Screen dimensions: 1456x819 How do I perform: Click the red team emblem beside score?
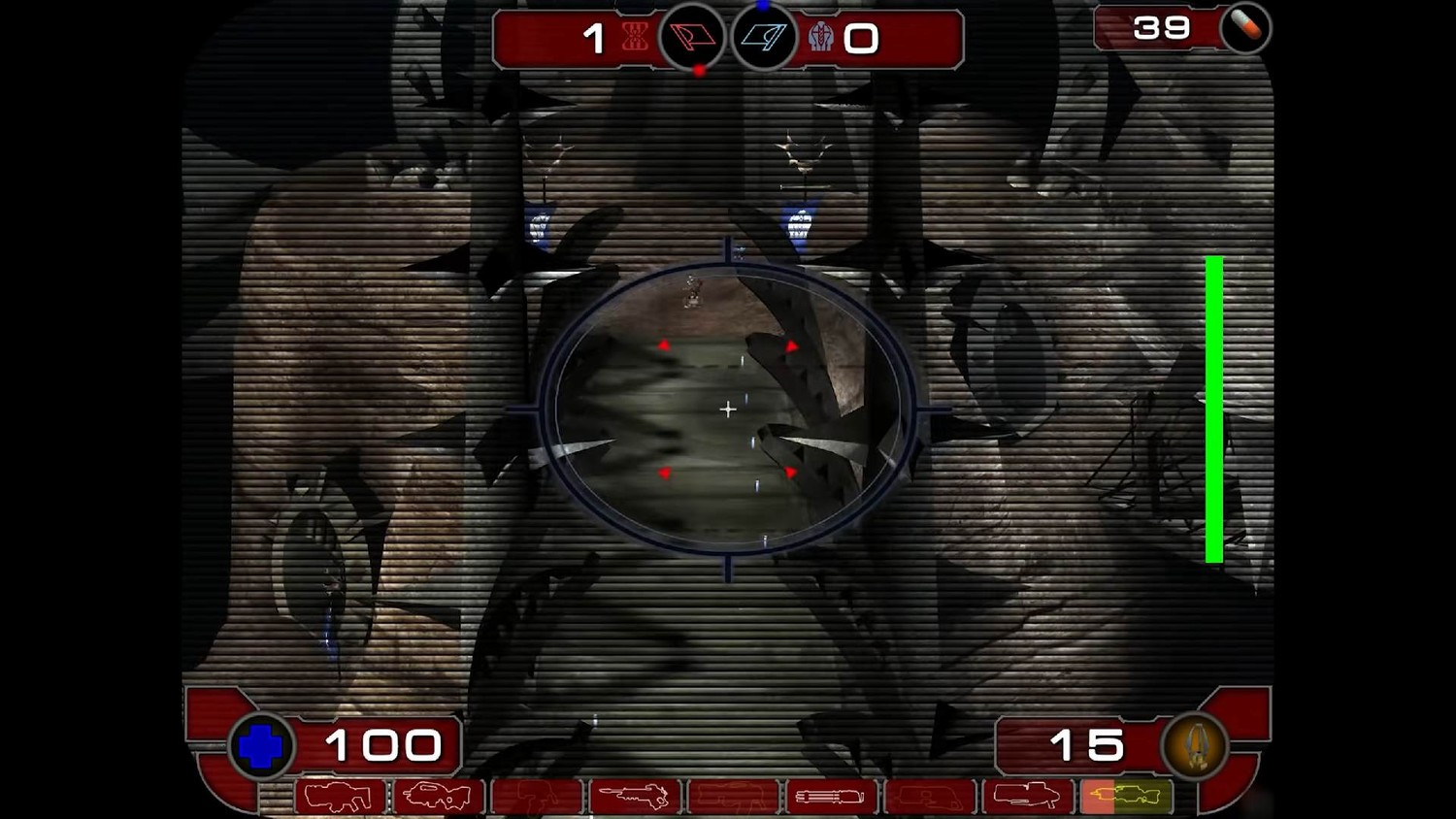[x=636, y=38]
